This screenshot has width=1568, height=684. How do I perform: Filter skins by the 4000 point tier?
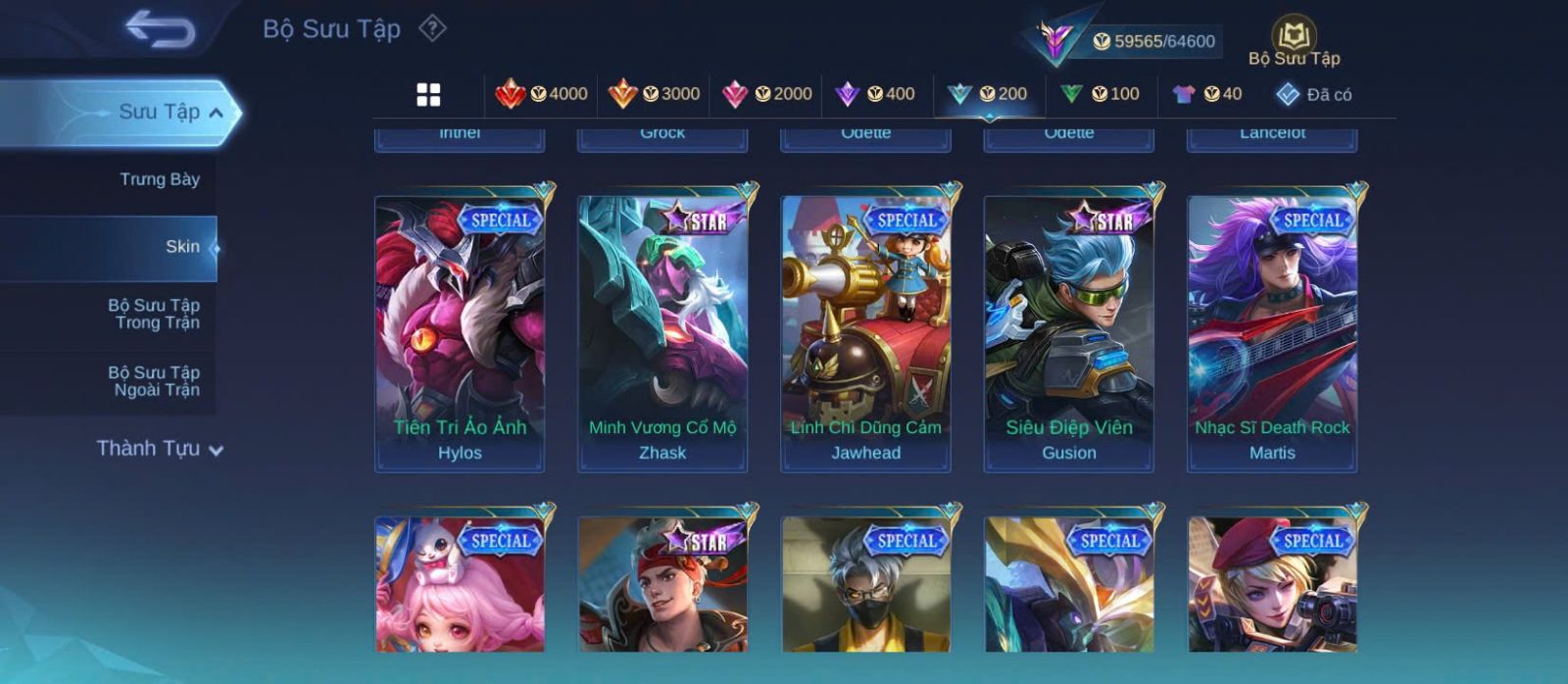[541, 94]
